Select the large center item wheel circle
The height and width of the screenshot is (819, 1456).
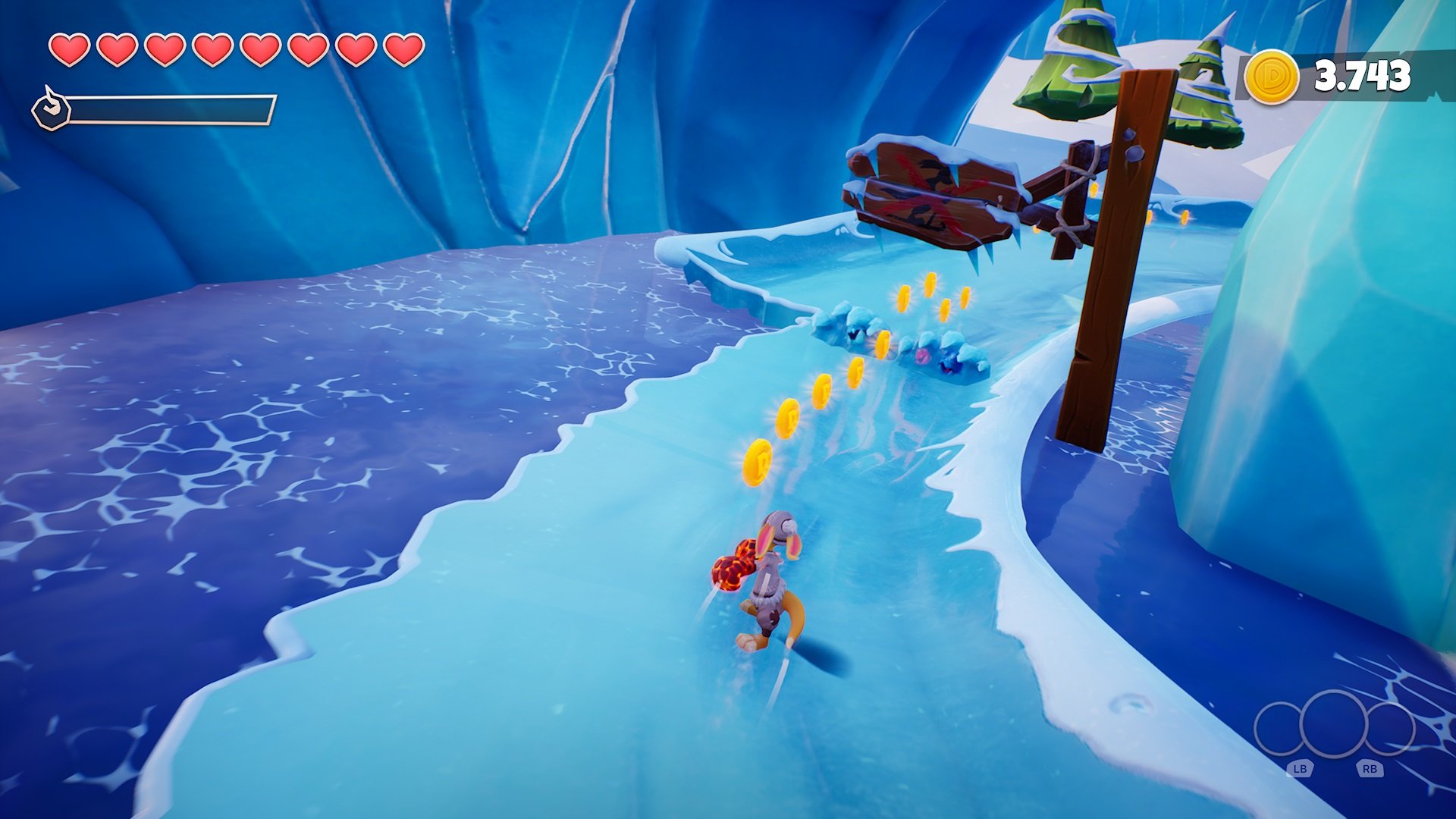pos(1333,724)
